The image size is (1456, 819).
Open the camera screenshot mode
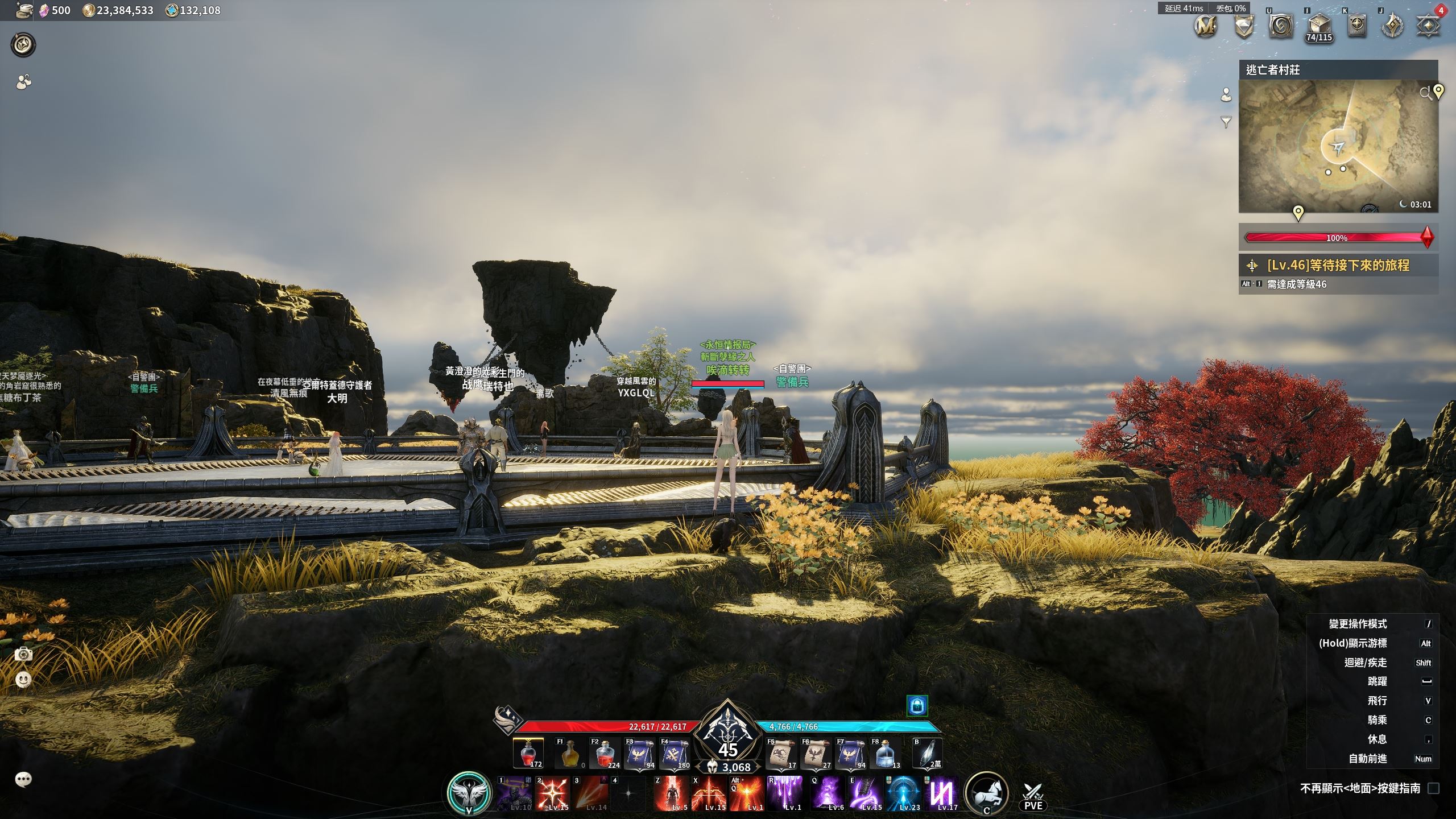click(x=23, y=654)
